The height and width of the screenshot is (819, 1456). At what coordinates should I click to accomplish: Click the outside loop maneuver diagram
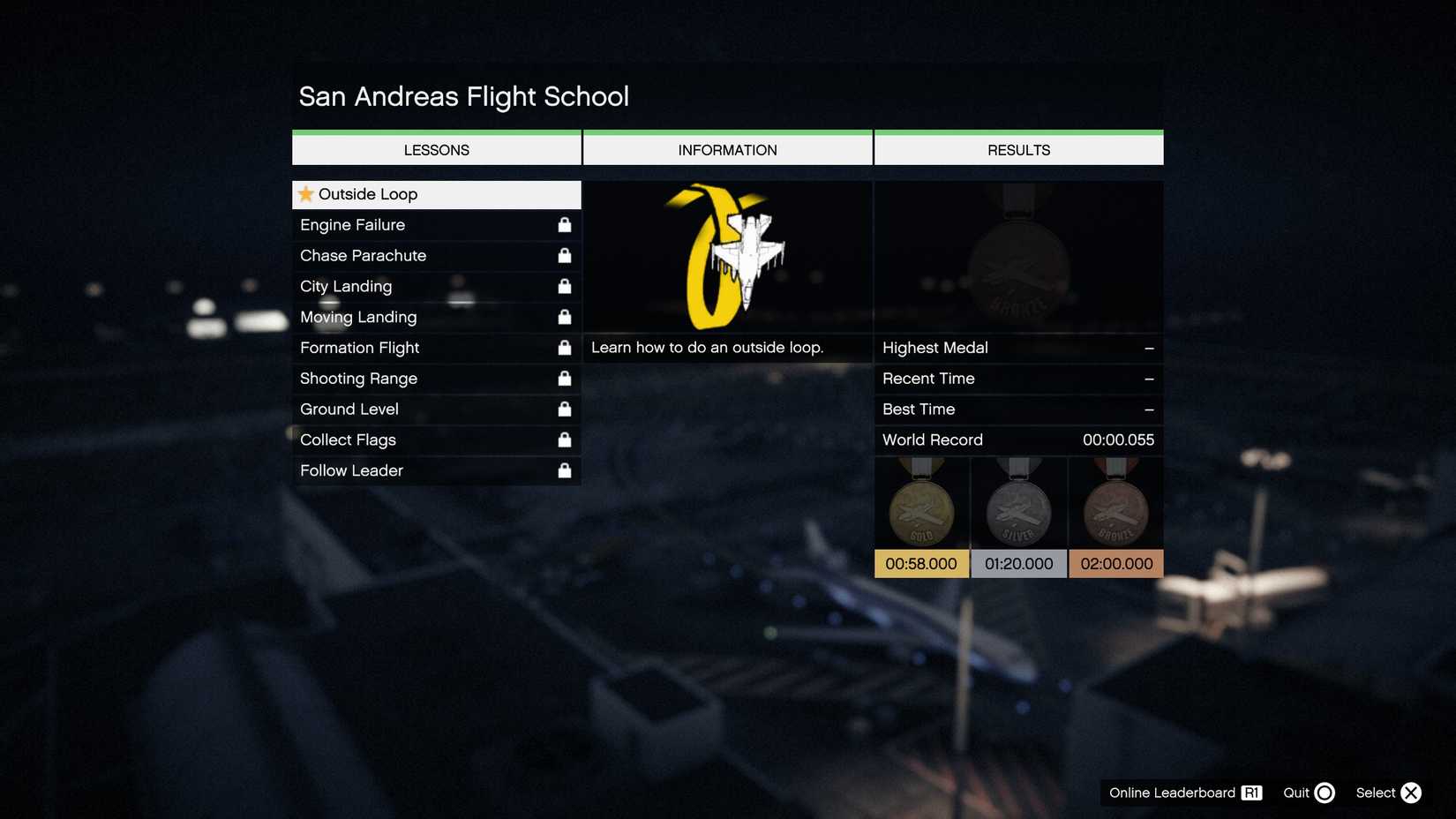pyautogui.click(x=727, y=256)
